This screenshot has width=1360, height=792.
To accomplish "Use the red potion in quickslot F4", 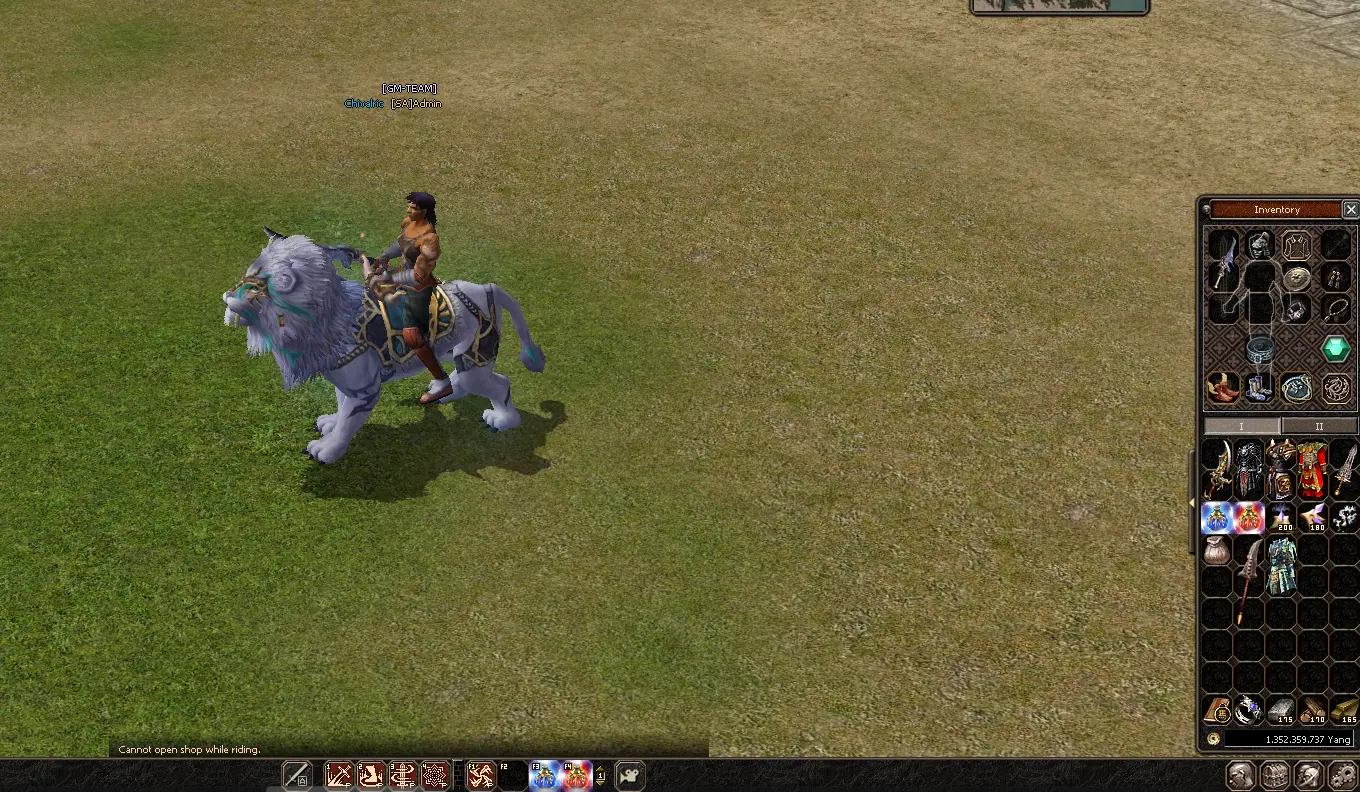I will [576, 775].
